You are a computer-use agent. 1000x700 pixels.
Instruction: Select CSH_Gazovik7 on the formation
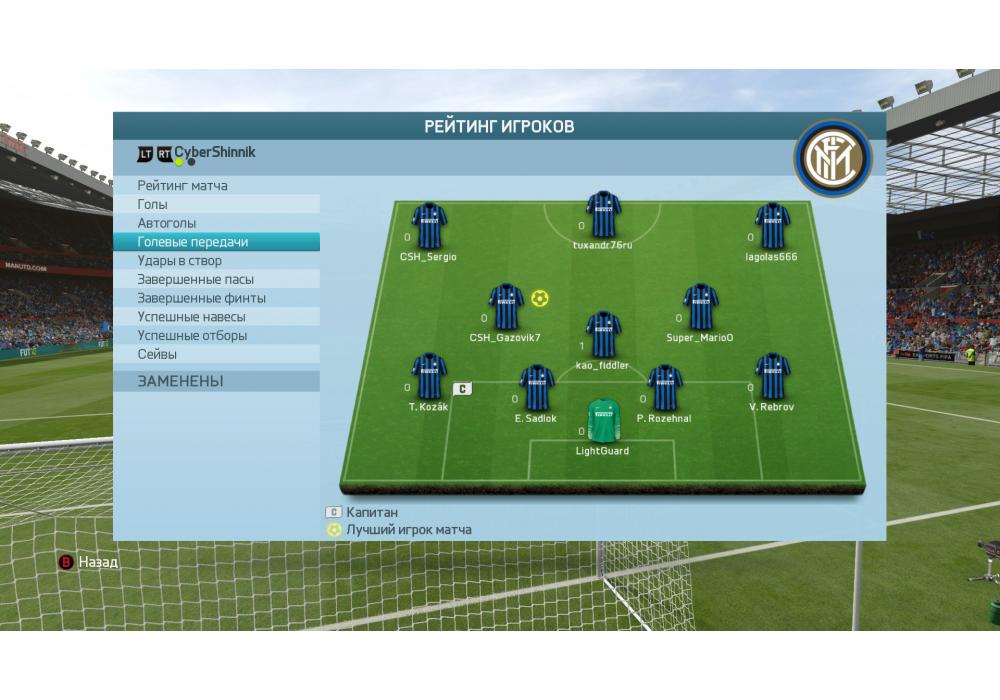[505, 307]
